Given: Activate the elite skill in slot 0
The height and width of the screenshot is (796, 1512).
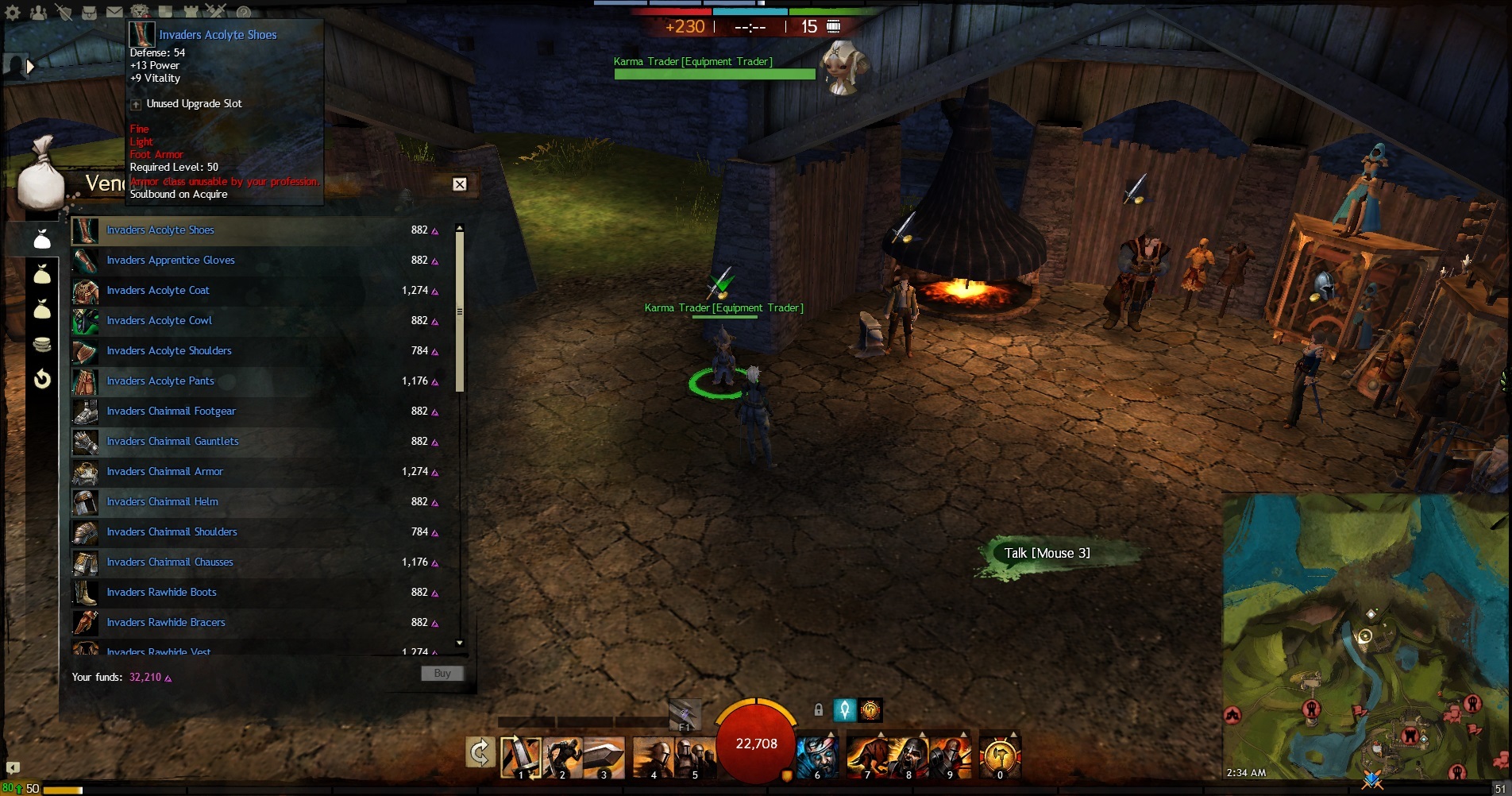Looking at the screenshot, I should point(1000,756).
